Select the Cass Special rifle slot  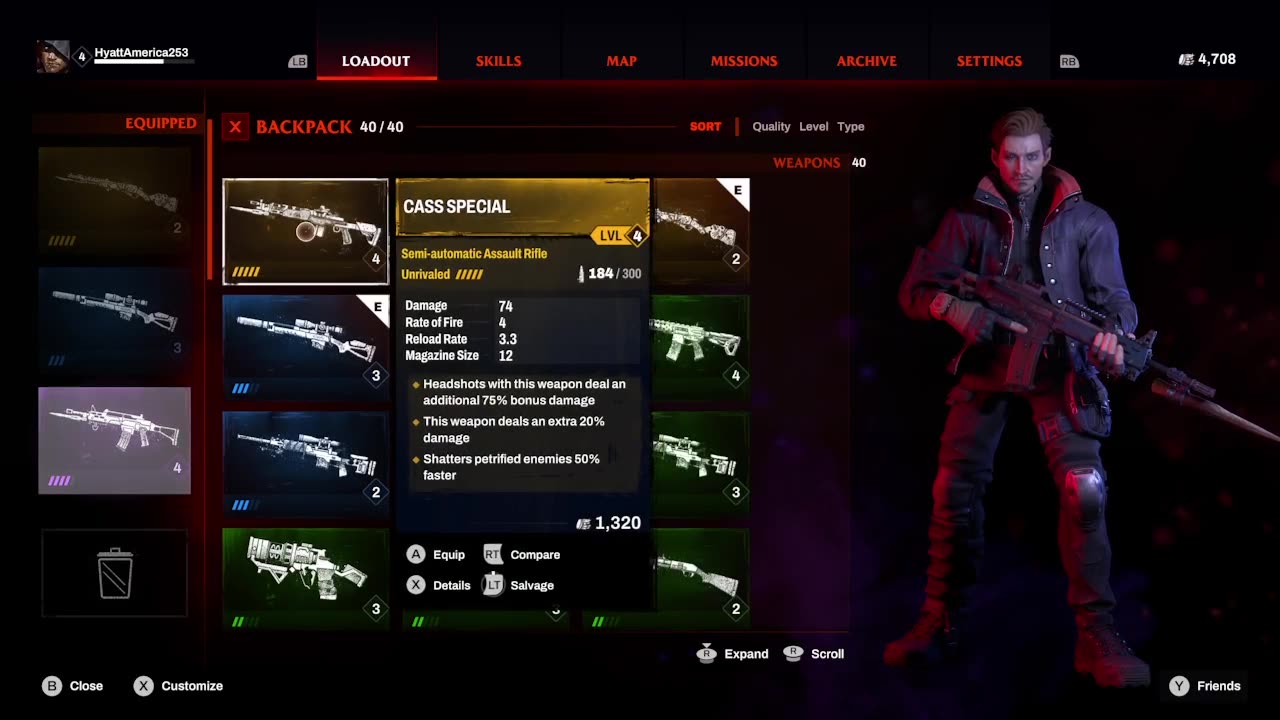coord(305,231)
